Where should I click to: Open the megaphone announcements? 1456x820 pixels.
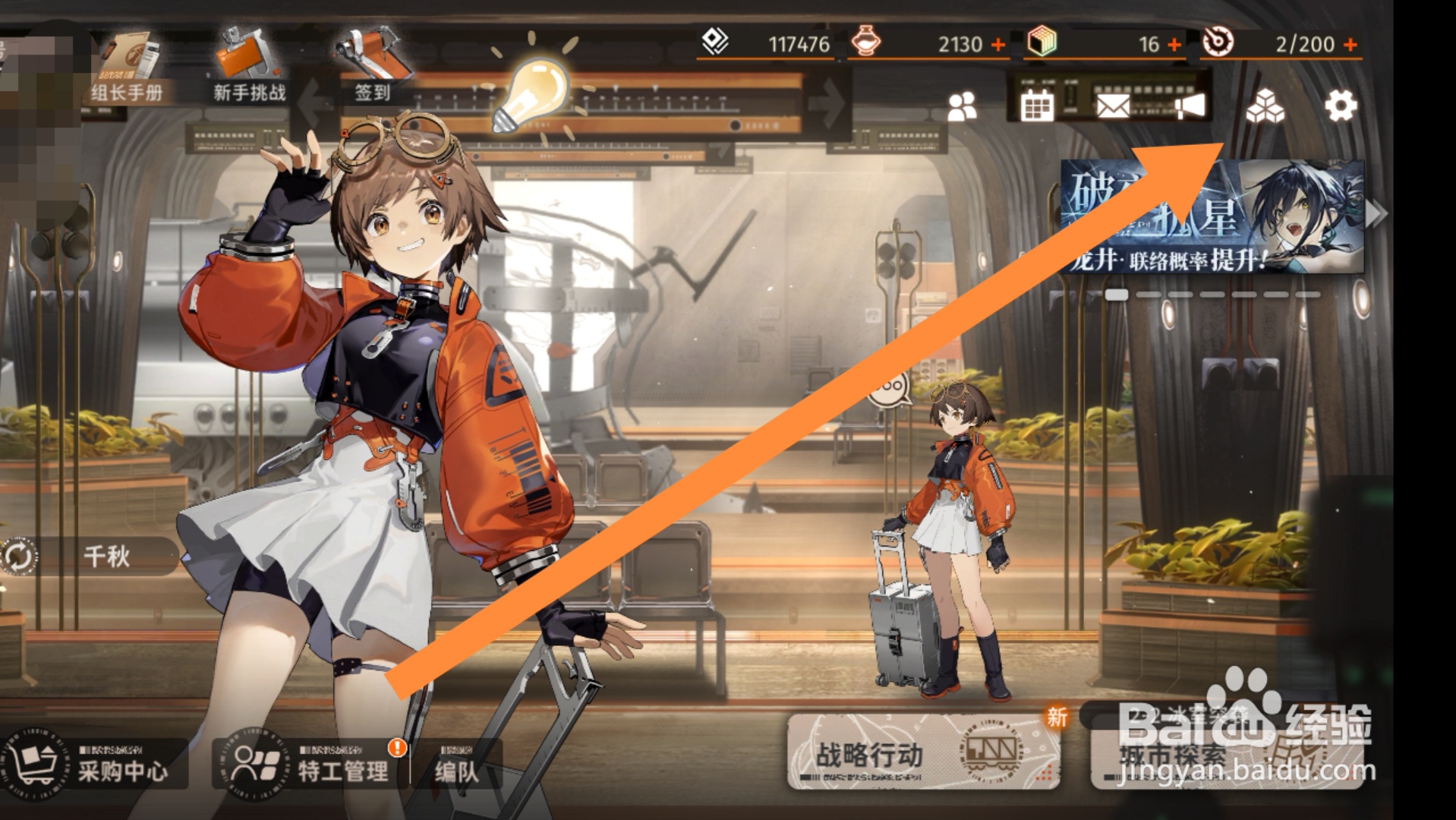tap(1190, 106)
